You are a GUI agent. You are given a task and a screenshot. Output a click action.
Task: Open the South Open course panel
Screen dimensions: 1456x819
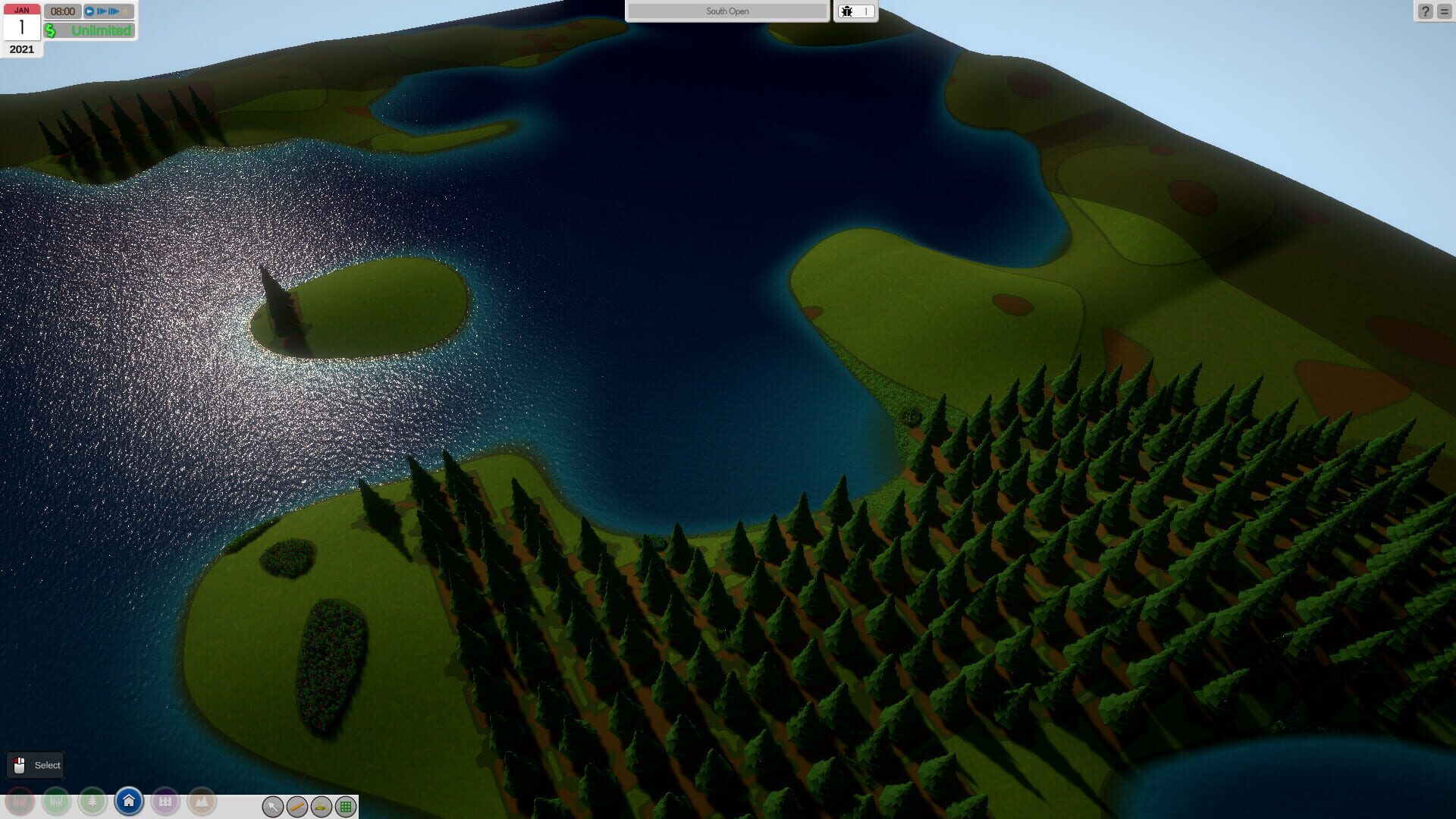(x=726, y=11)
